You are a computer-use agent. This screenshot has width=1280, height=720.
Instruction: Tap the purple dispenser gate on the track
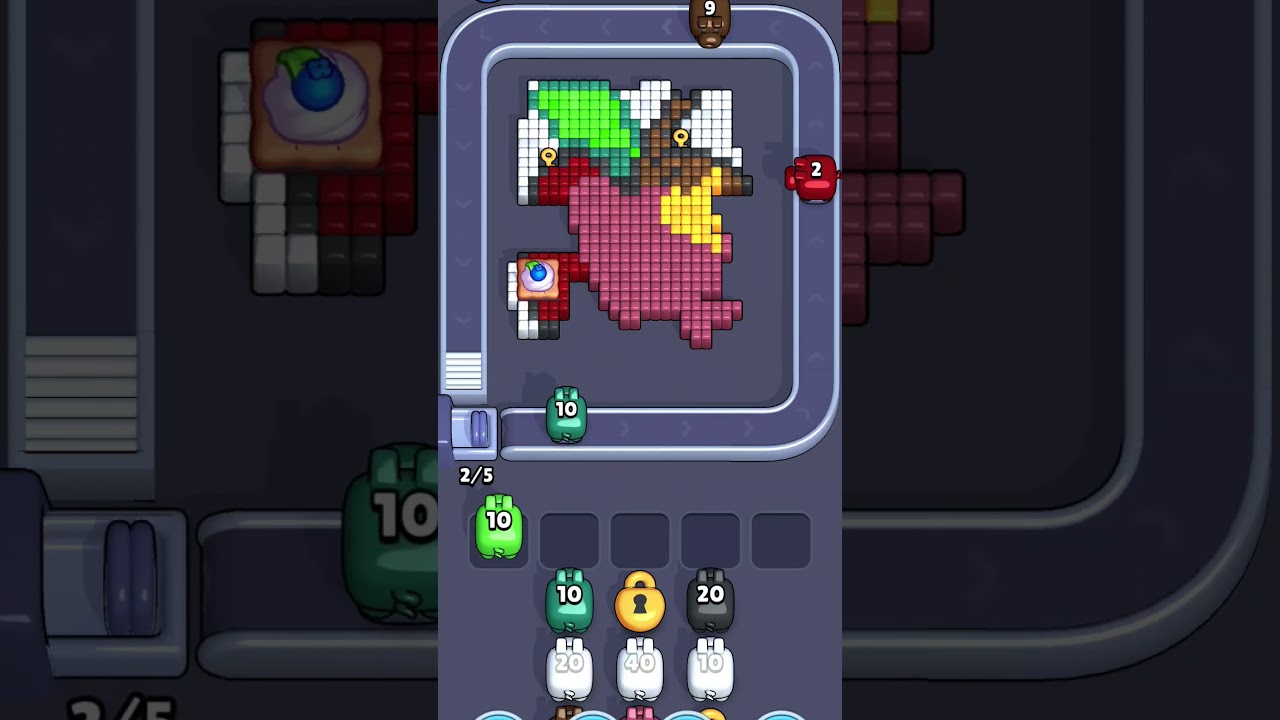(477, 429)
